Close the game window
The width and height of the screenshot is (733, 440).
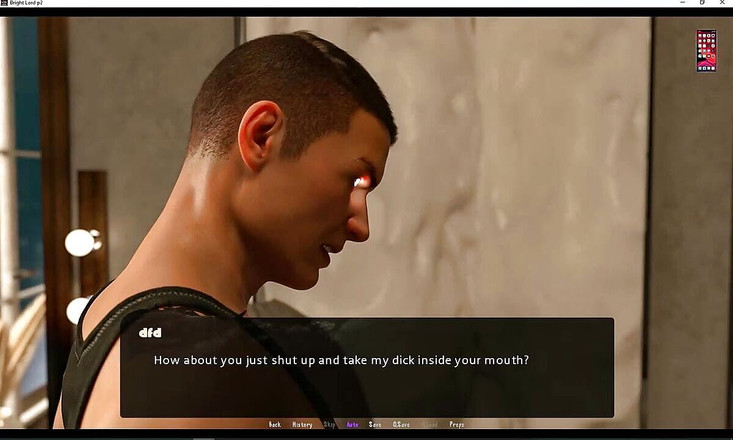tap(723, 3)
